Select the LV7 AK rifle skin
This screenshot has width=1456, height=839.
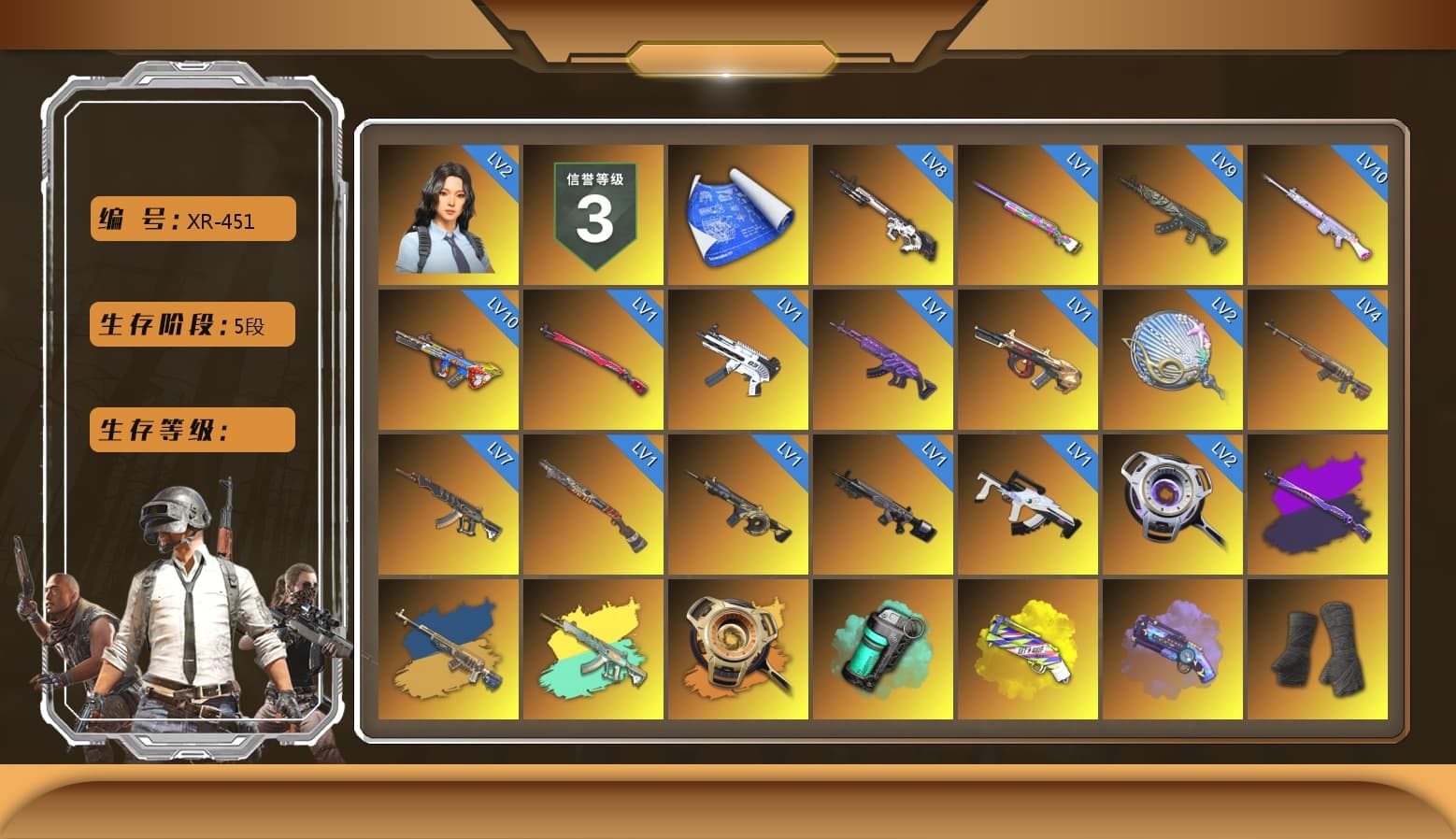point(449,505)
